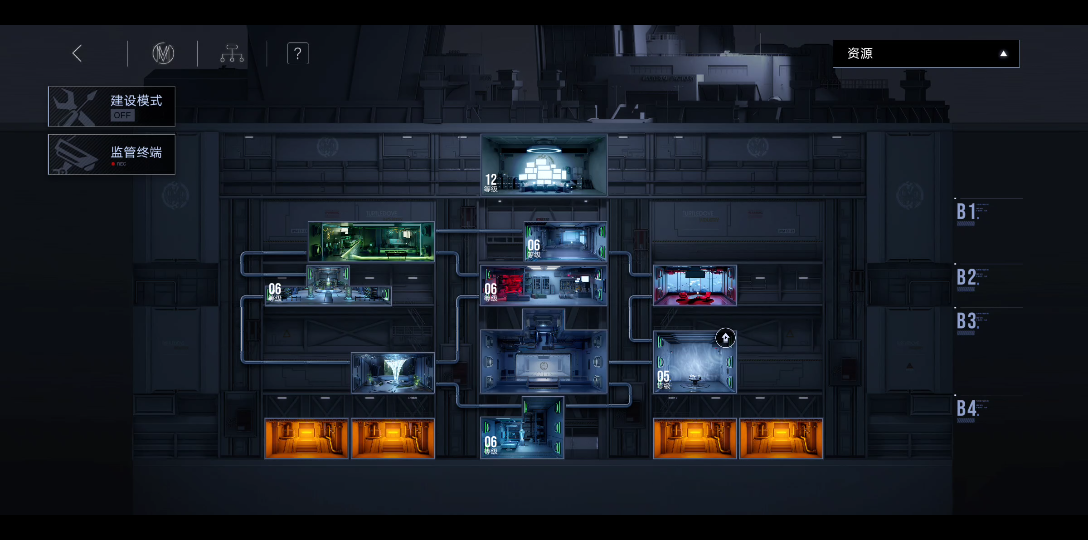Image resolution: width=1088 pixels, height=540 pixels.
Task: Jump to floor B3
Action: pos(967,321)
